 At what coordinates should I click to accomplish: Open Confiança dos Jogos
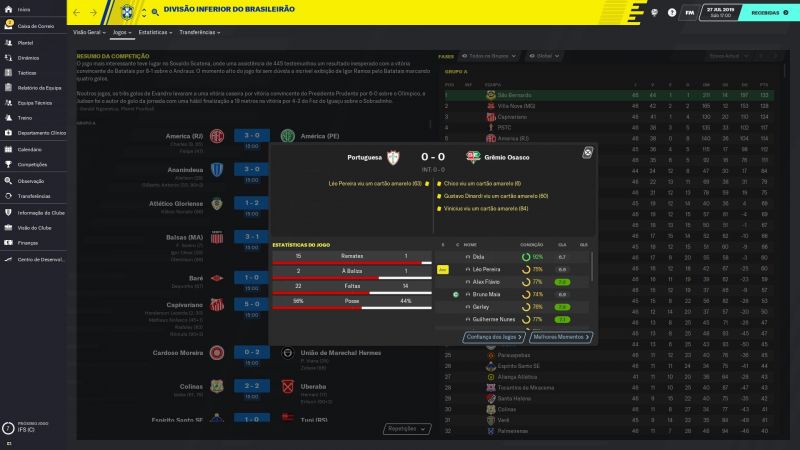[494, 337]
